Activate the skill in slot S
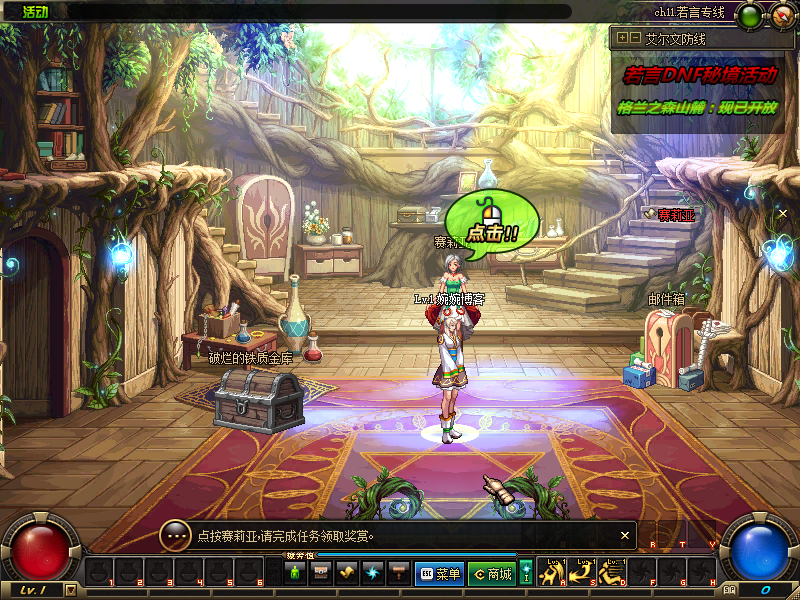800x600 pixels. [x=584, y=571]
